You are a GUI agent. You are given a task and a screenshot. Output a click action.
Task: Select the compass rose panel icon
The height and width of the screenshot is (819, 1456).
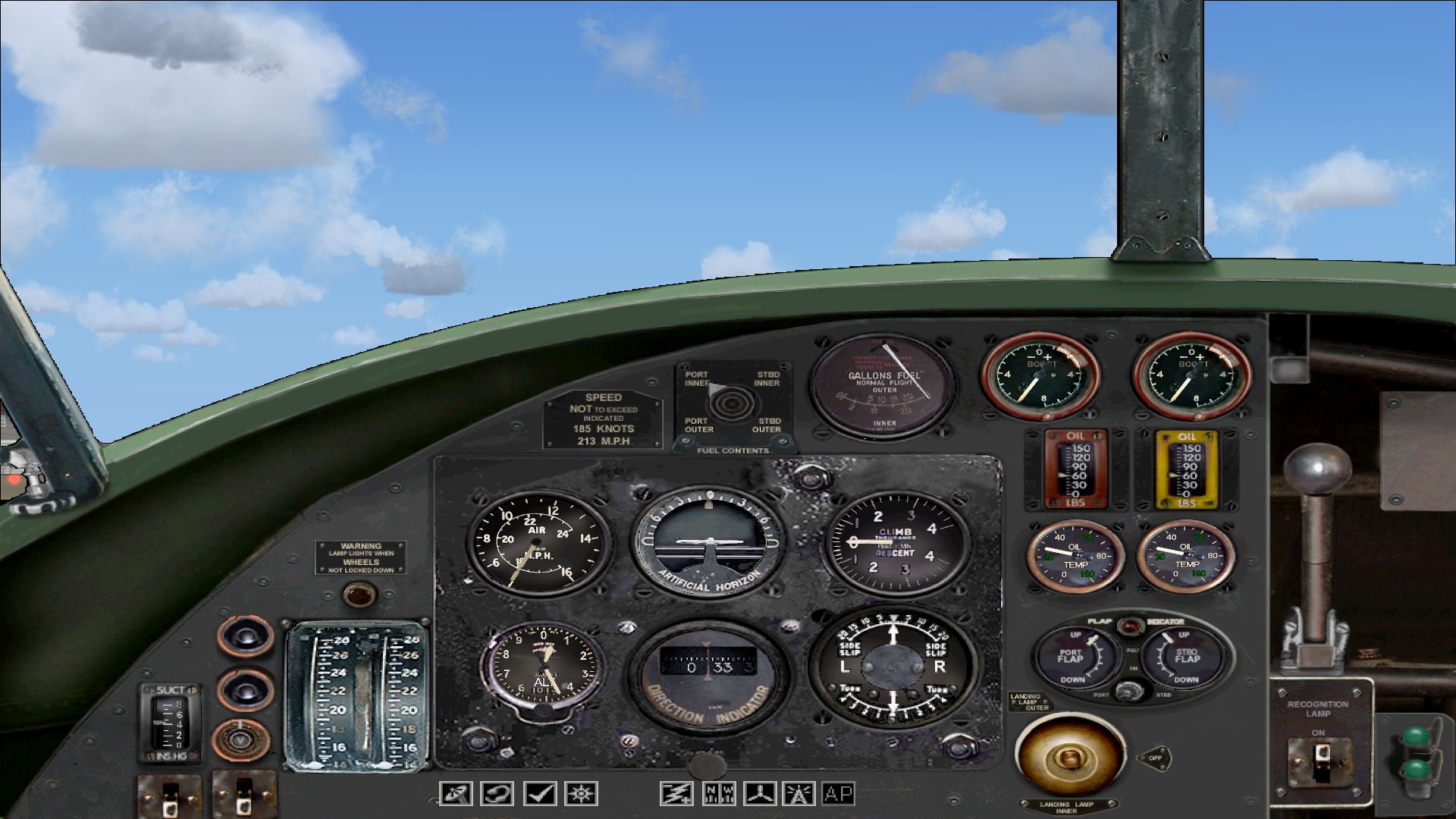pyautogui.click(x=582, y=794)
